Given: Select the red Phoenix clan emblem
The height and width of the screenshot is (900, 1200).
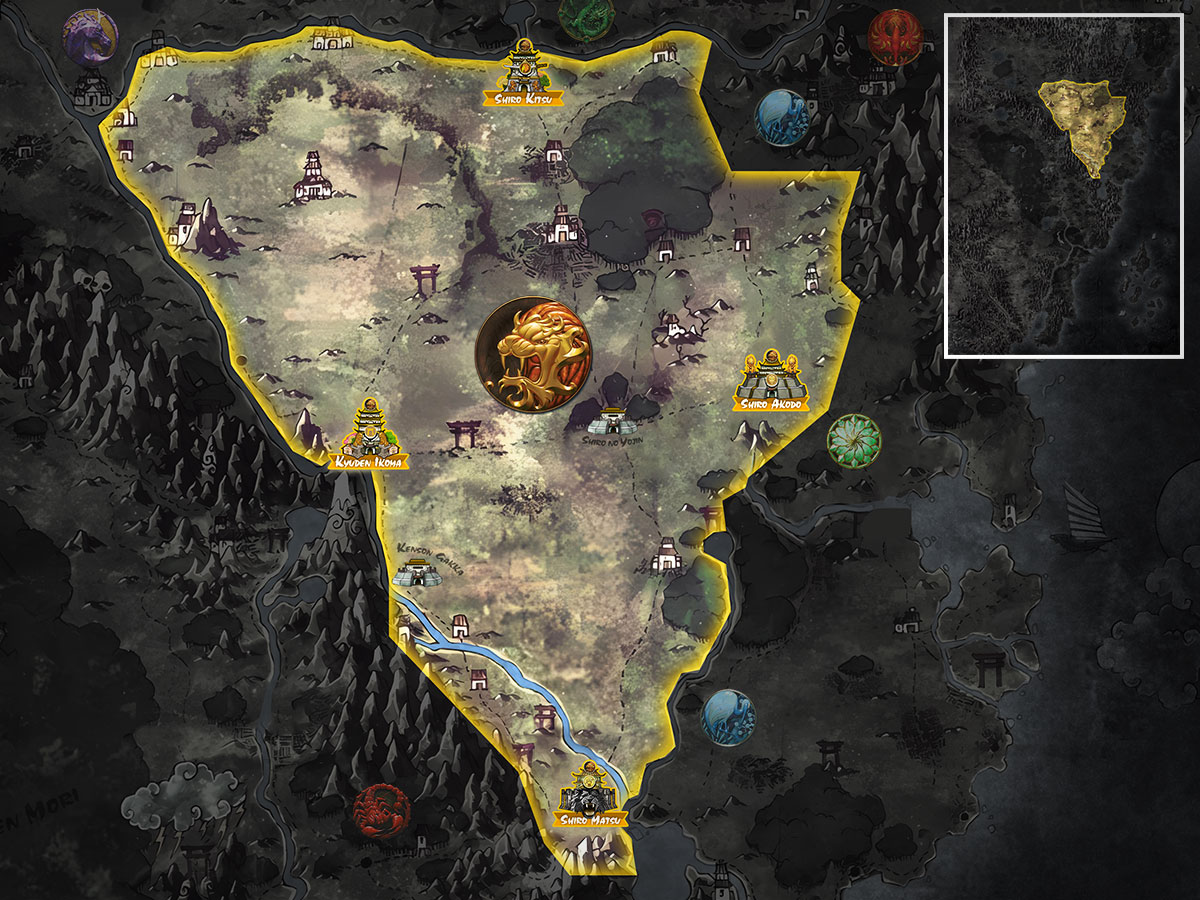Looking at the screenshot, I should (894, 38).
